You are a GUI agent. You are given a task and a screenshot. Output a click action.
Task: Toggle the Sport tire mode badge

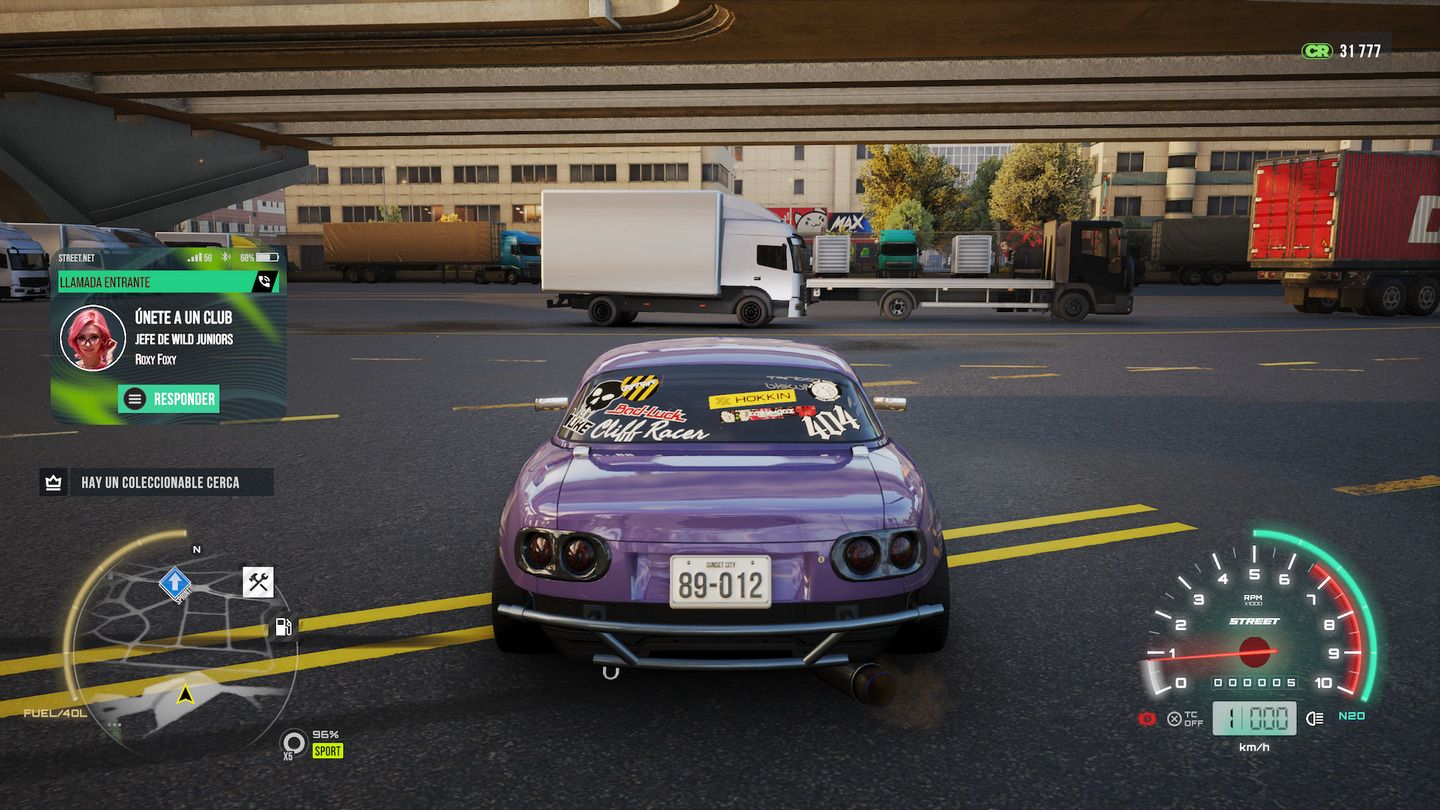pyautogui.click(x=327, y=750)
